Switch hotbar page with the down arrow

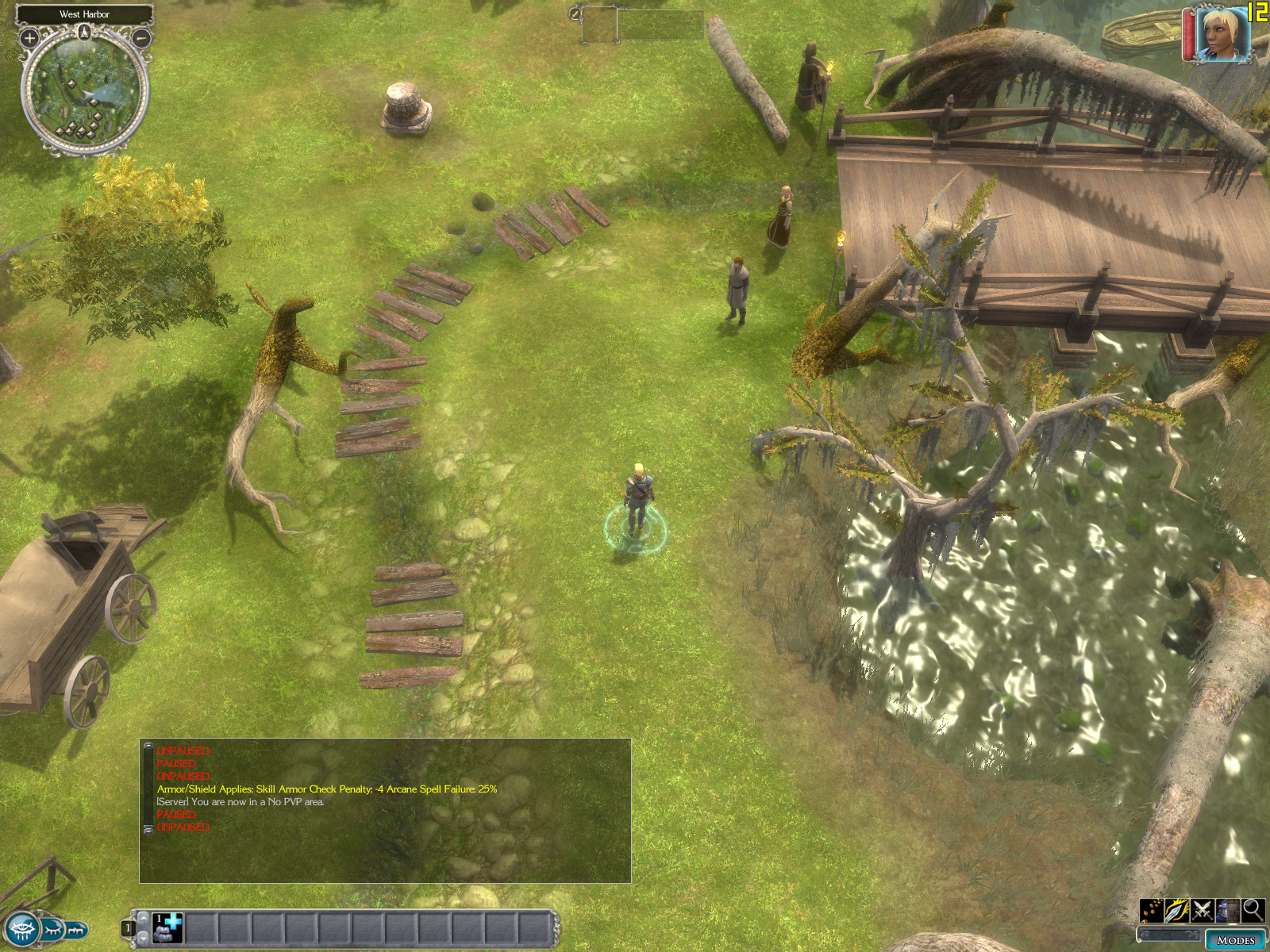pos(144,938)
